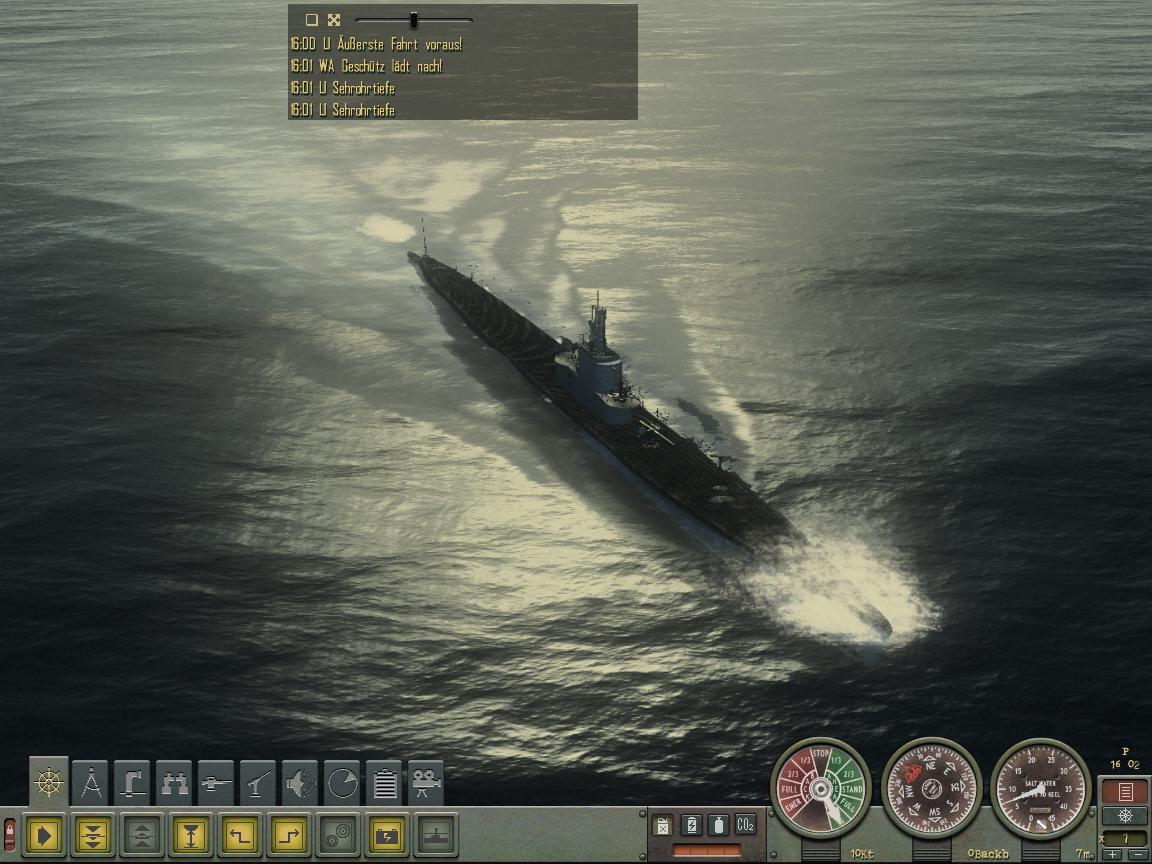The image size is (1152, 864).
Task: Open the red message log button
Action: [1125, 792]
